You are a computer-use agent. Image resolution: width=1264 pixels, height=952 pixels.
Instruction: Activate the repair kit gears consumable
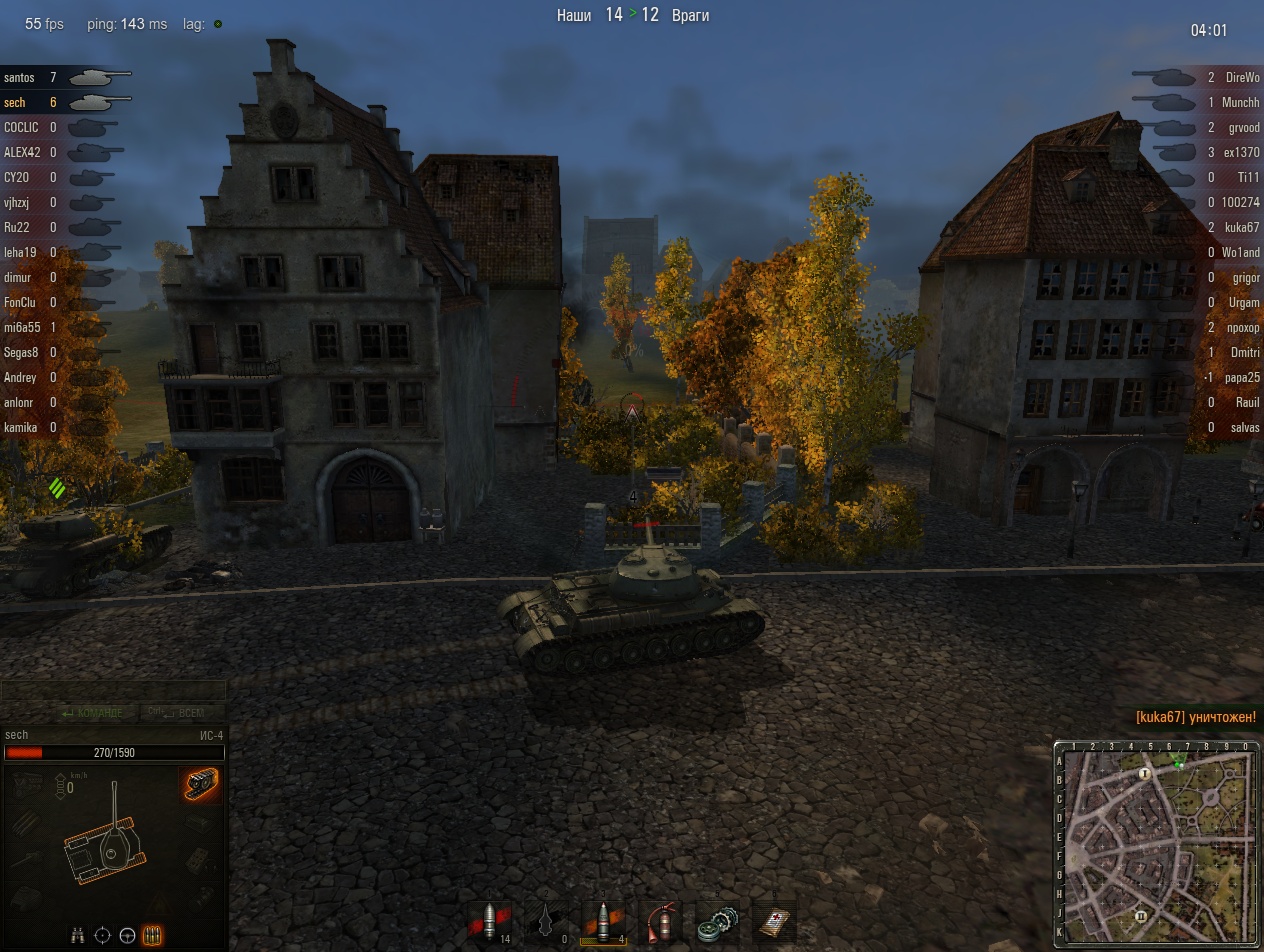pyautogui.click(x=716, y=919)
